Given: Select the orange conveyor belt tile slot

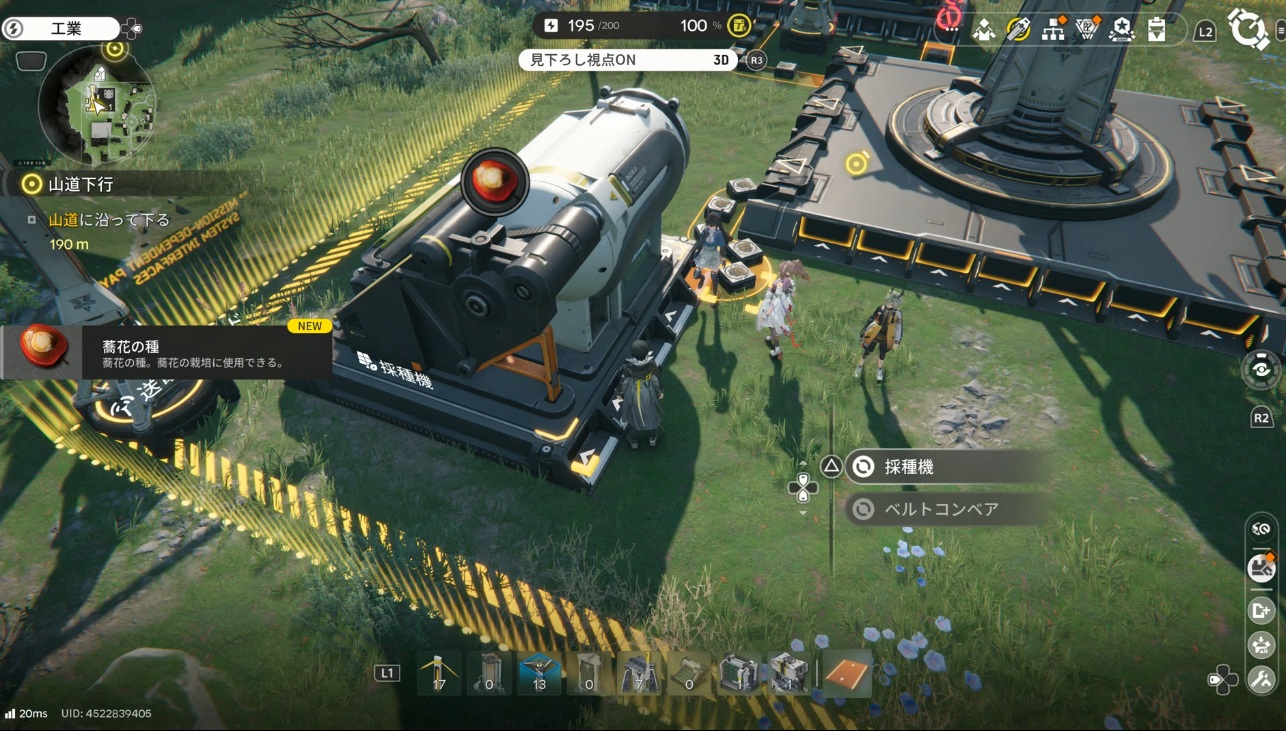Looking at the screenshot, I should [x=847, y=673].
